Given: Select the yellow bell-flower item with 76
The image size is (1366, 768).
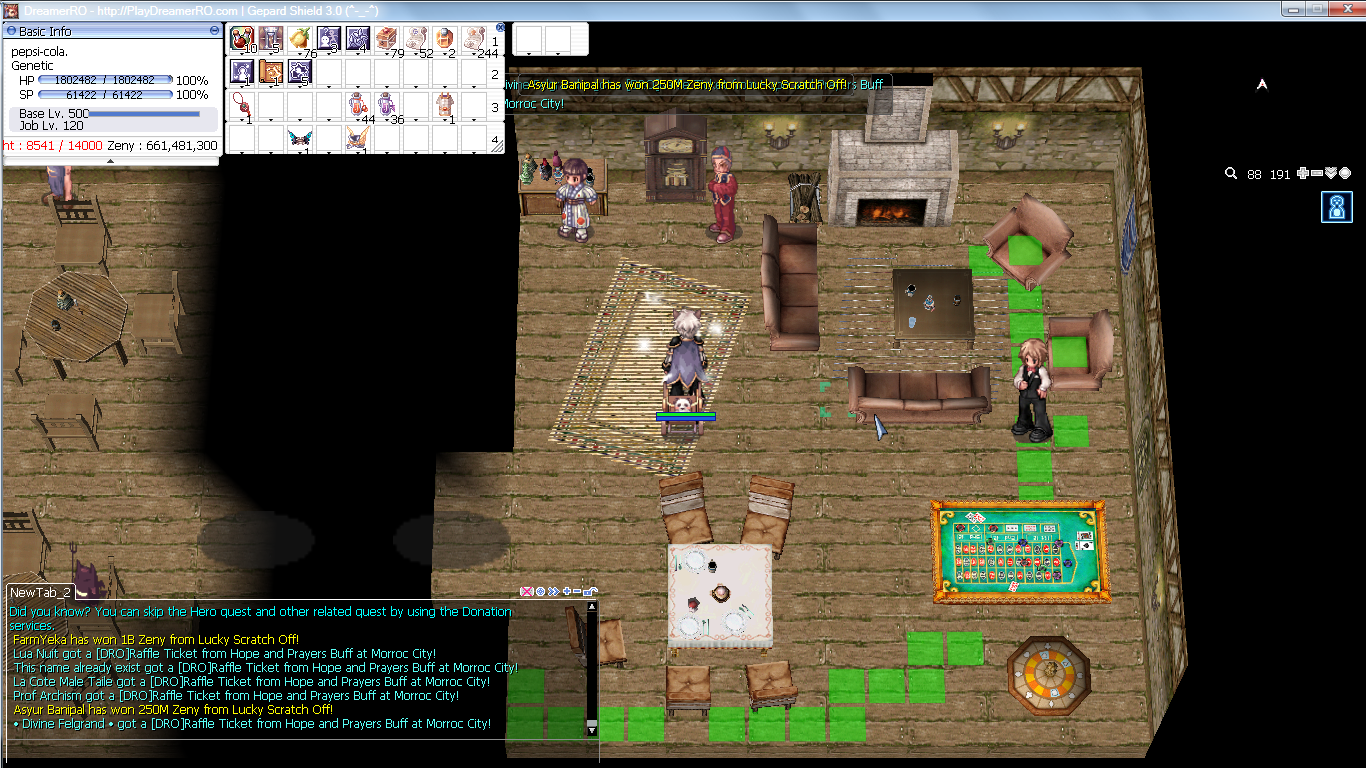Looking at the screenshot, I should point(299,38).
